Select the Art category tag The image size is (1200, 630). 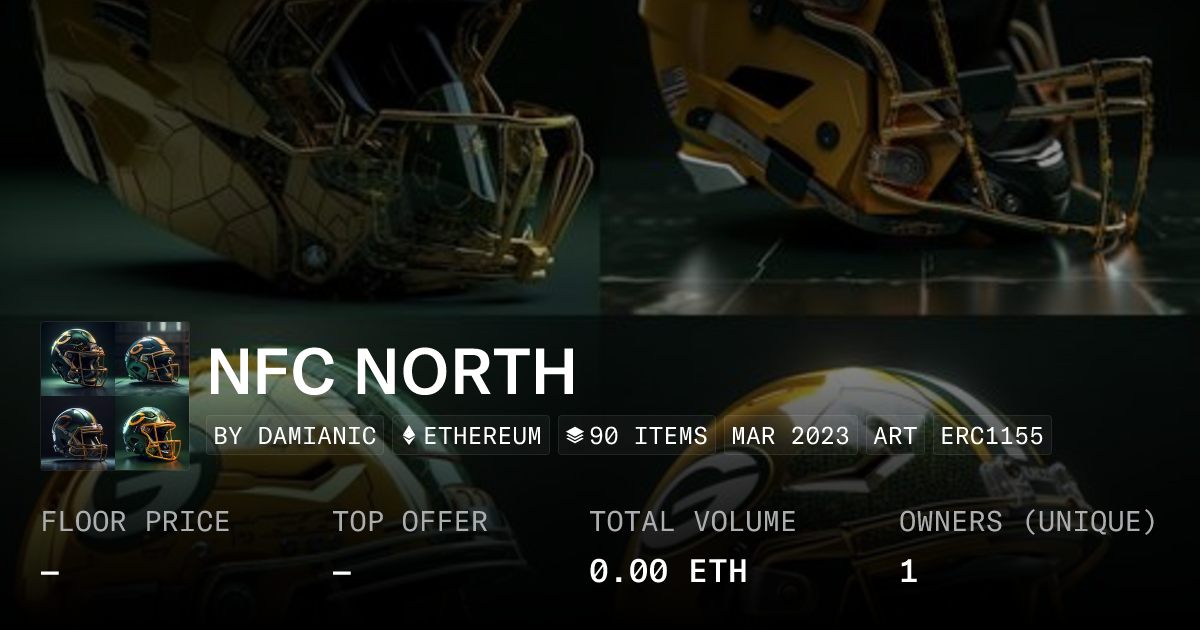pos(895,436)
